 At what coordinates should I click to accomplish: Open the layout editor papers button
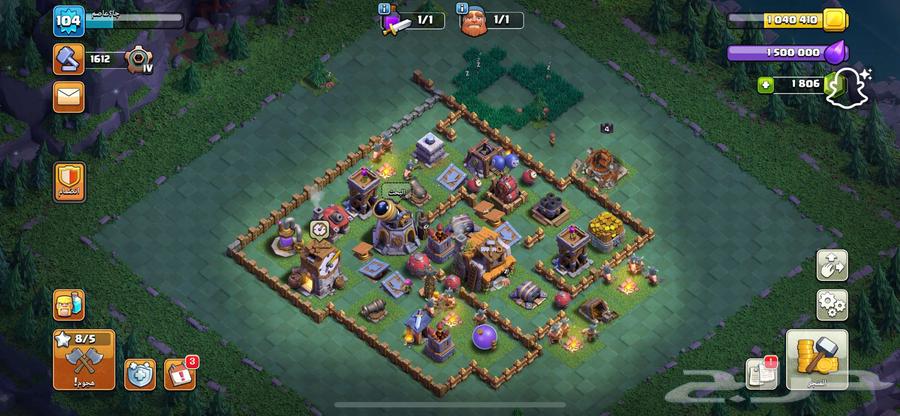click(762, 374)
